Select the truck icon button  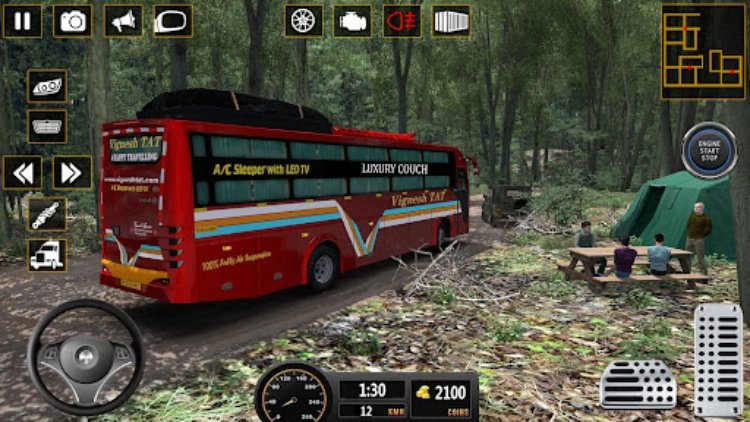[47, 254]
